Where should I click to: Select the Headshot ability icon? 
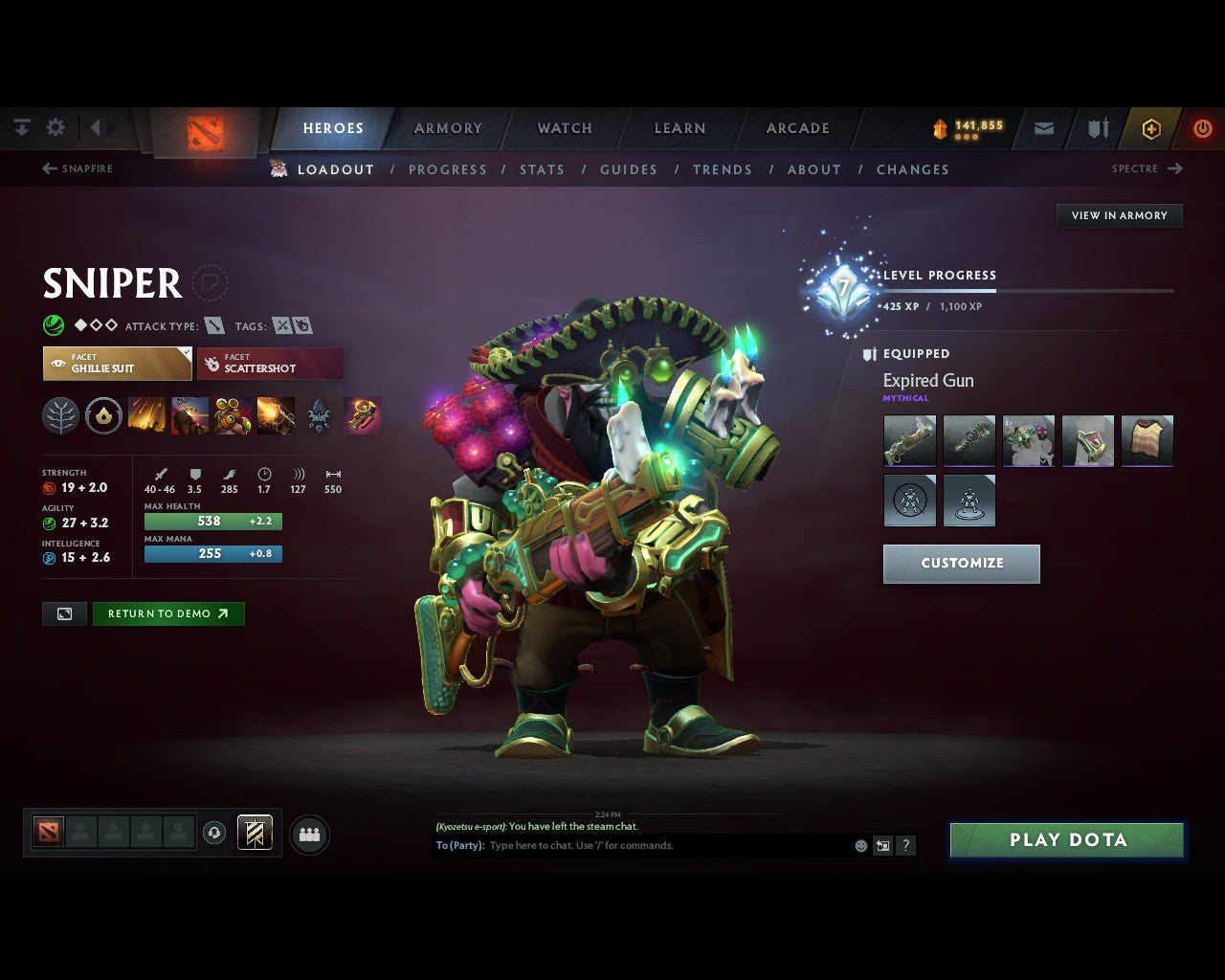point(190,414)
